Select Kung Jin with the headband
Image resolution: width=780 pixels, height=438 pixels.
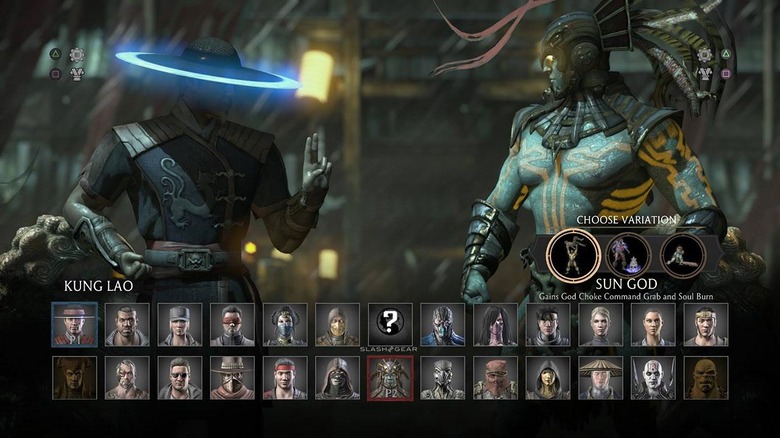tap(706, 324)
